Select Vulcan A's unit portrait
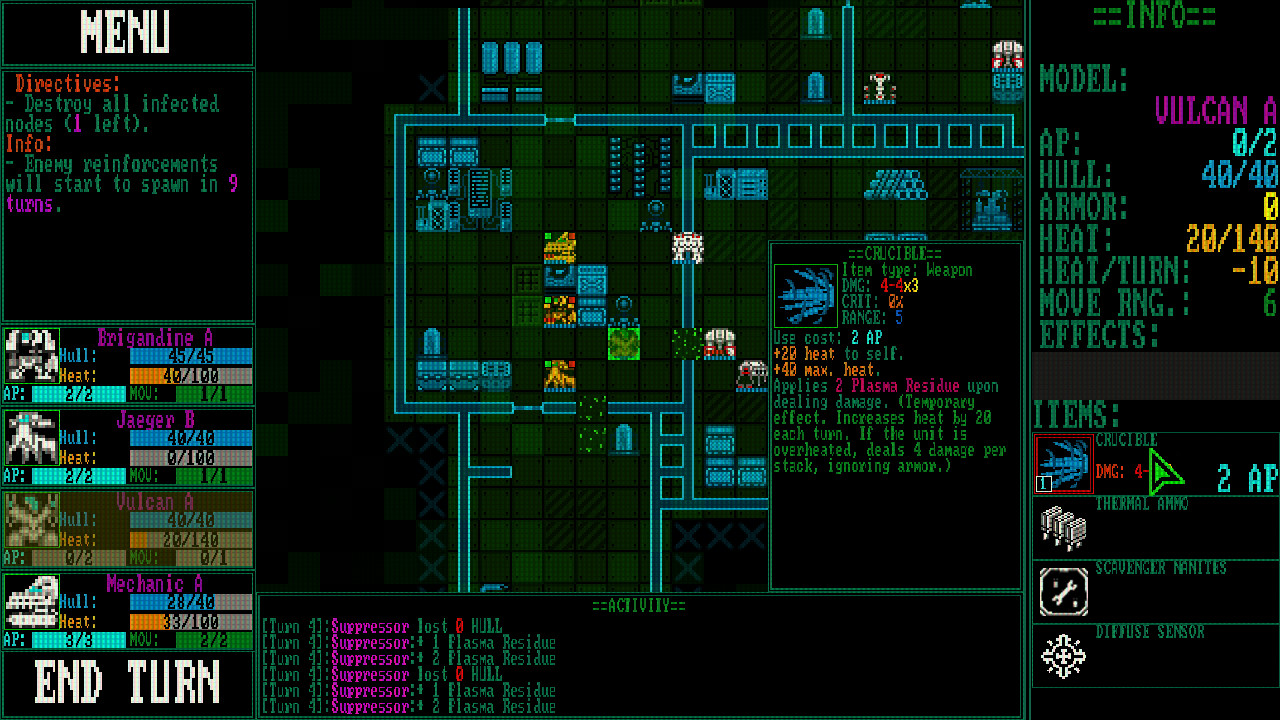1280x720 pixels. tap(30, 517)
